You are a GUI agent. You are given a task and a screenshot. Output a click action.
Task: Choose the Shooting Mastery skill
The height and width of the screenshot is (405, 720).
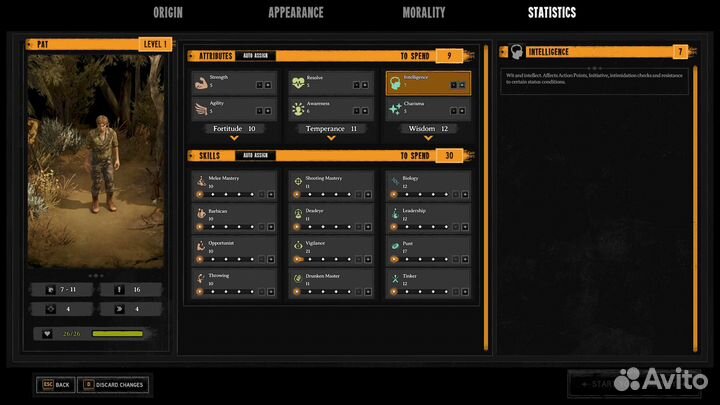pos(331,184)
